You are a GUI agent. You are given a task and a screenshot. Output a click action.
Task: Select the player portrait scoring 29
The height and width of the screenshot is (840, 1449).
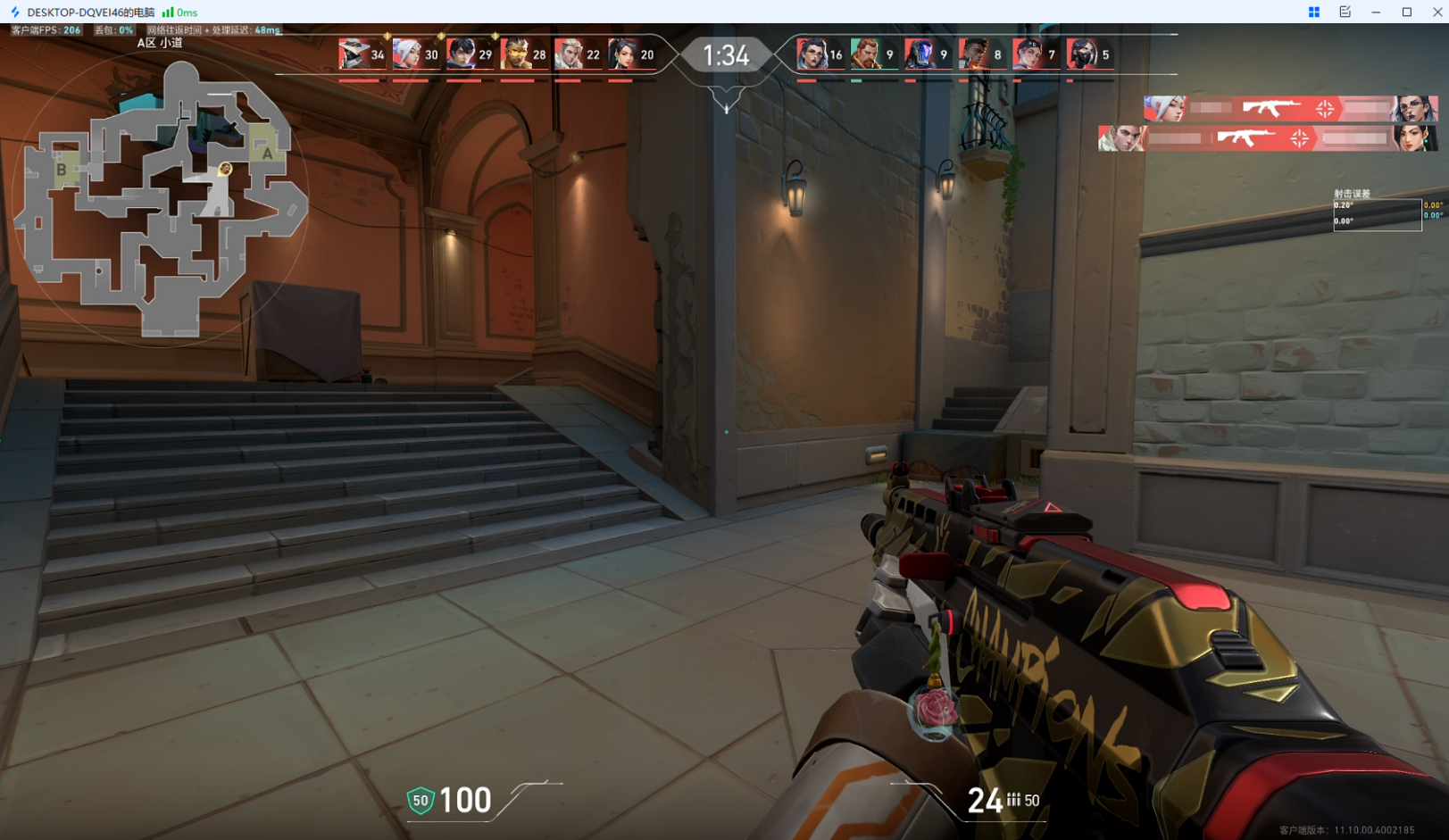coord(461,54)
